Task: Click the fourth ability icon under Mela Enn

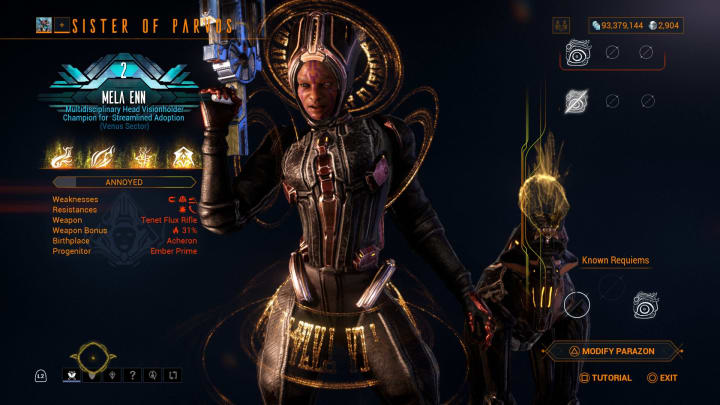Action: tap(184, 156)
